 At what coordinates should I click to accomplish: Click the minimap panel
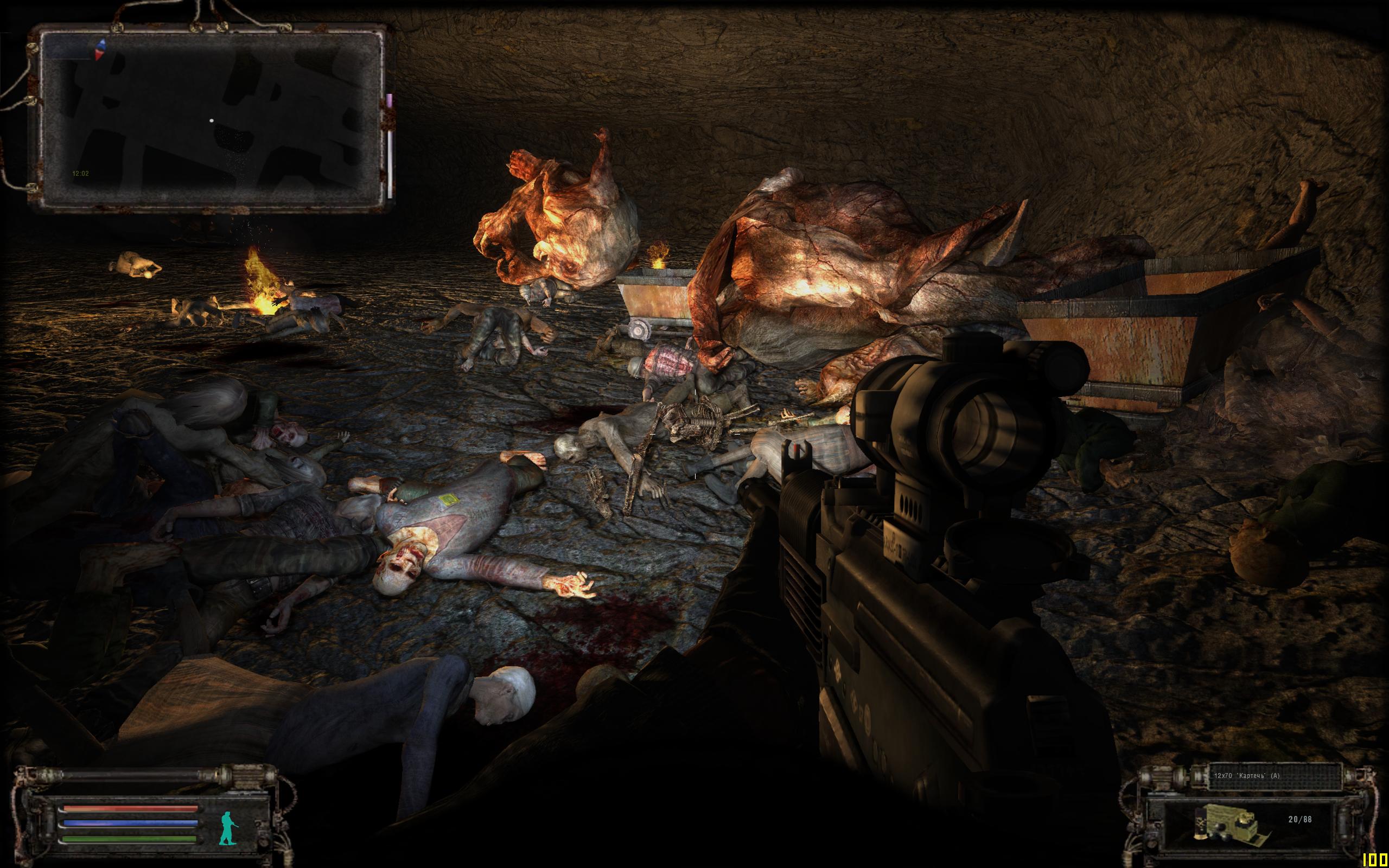coord(212,120)
